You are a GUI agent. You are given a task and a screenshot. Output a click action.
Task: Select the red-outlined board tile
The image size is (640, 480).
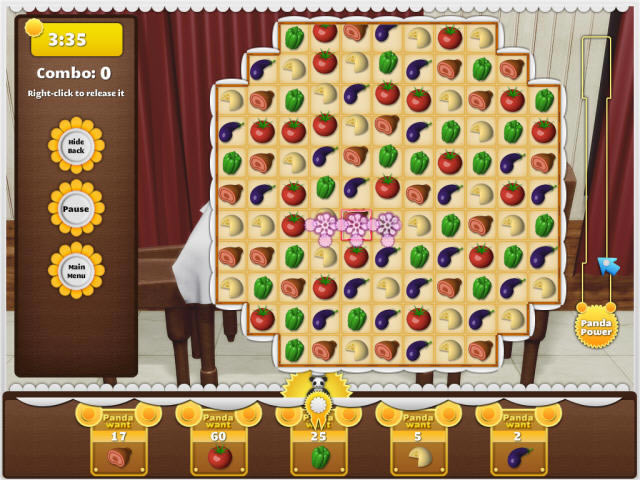tap(356, 225)
